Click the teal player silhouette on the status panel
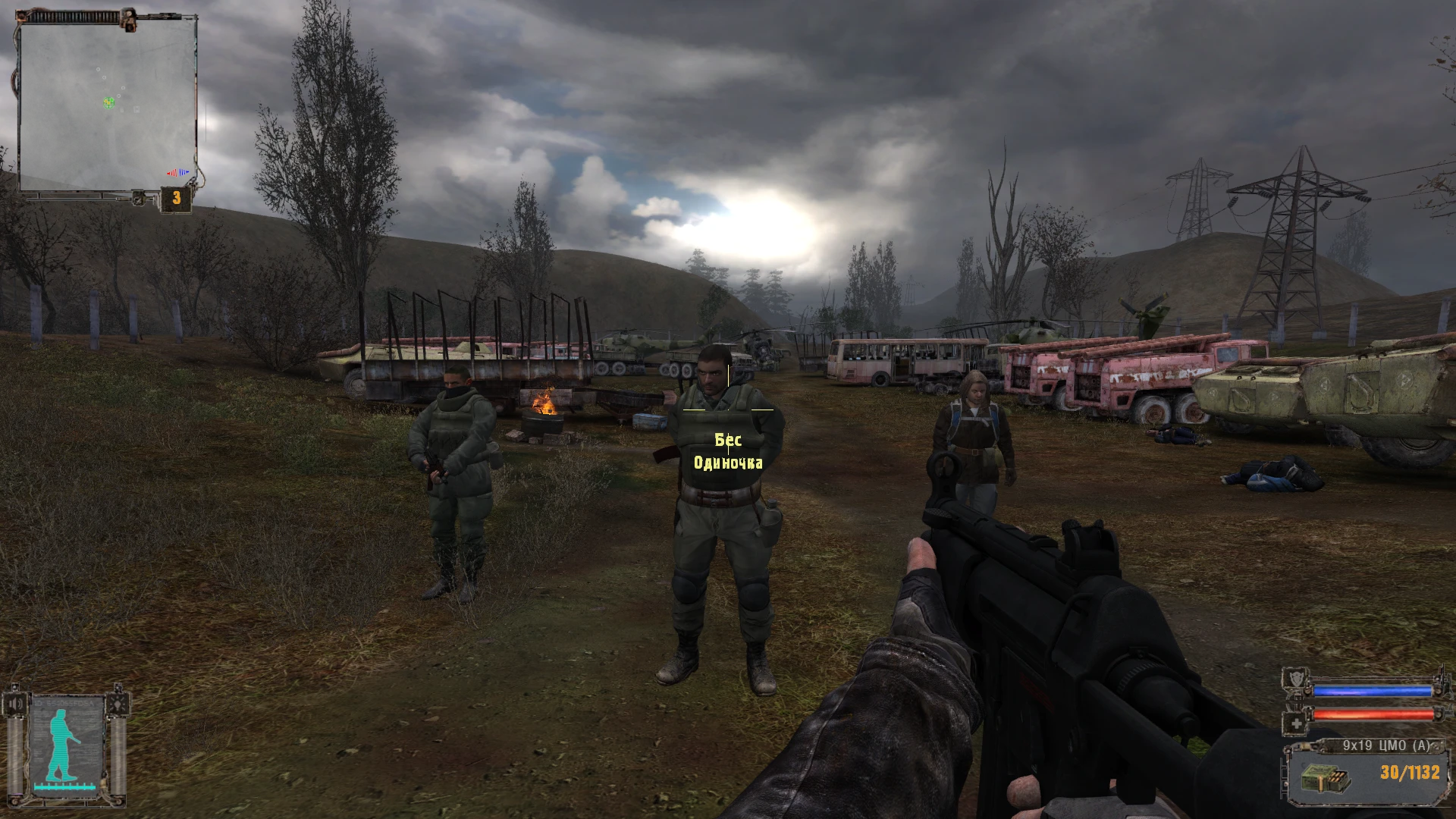The width and height of the screenshot is (1456, 819). [x=59, y=742]
